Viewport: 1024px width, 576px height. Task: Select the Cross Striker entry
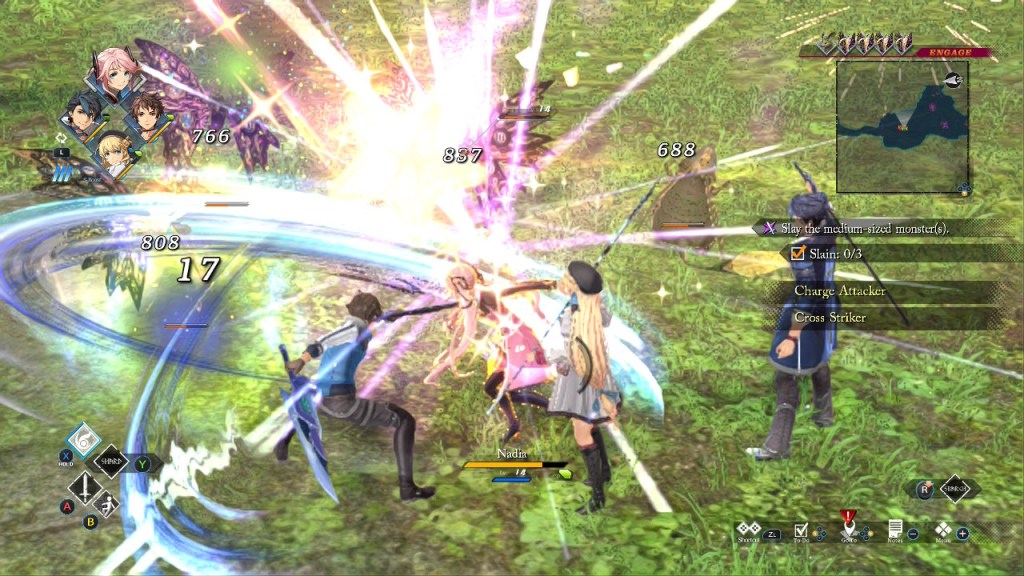829,317
